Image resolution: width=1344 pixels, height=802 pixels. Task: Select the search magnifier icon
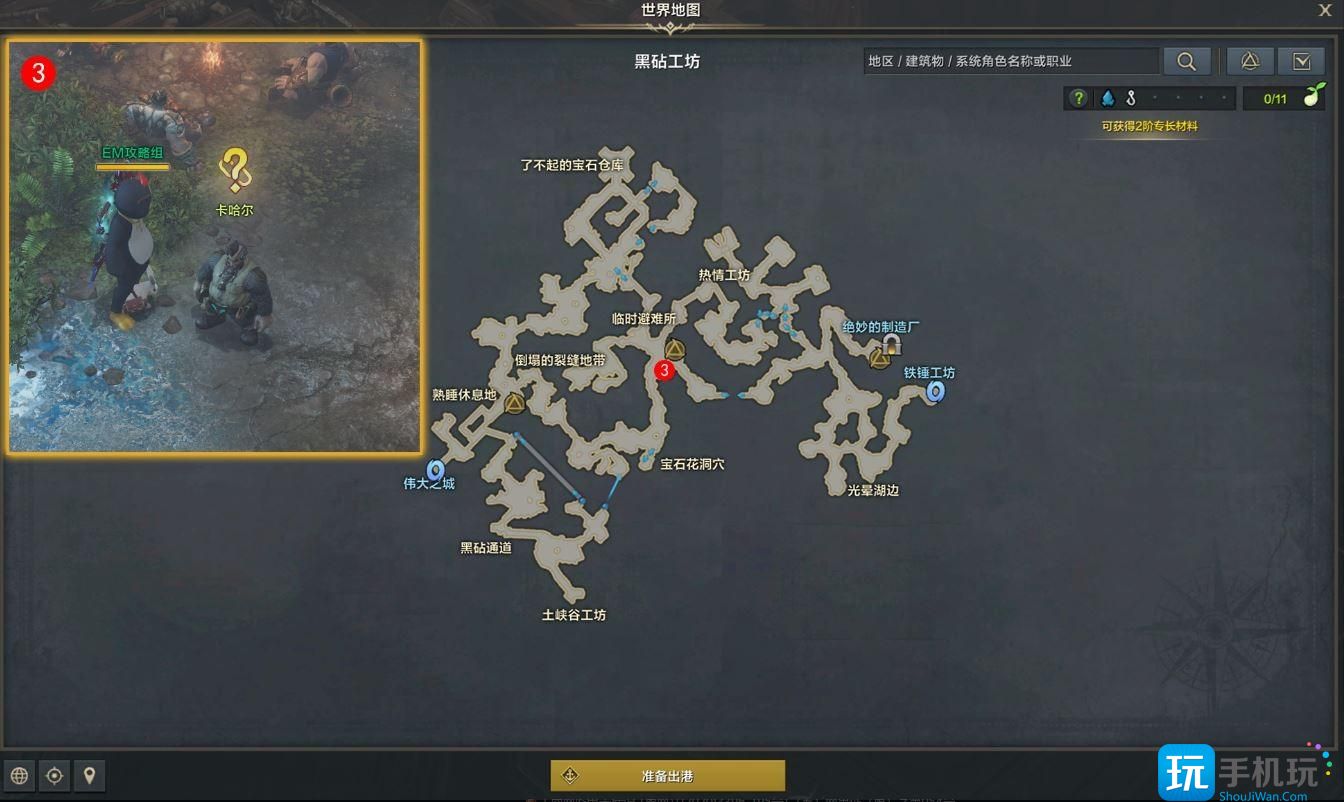click(1187, 60)
